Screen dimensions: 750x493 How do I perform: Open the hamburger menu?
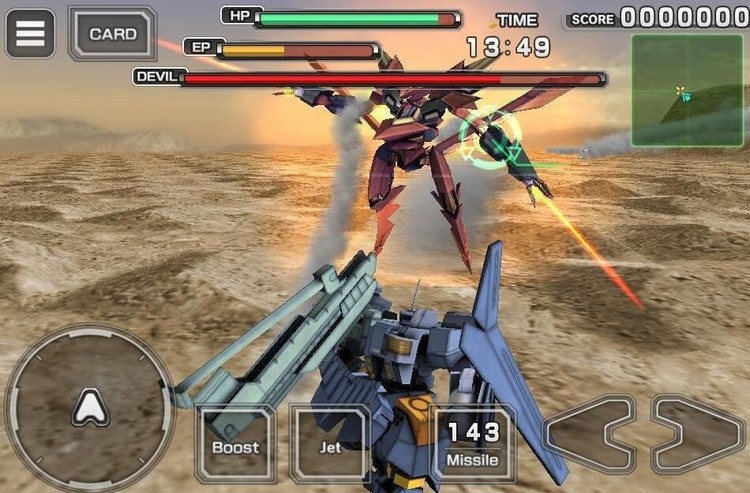pyautogui.click(x=30, y=33)
